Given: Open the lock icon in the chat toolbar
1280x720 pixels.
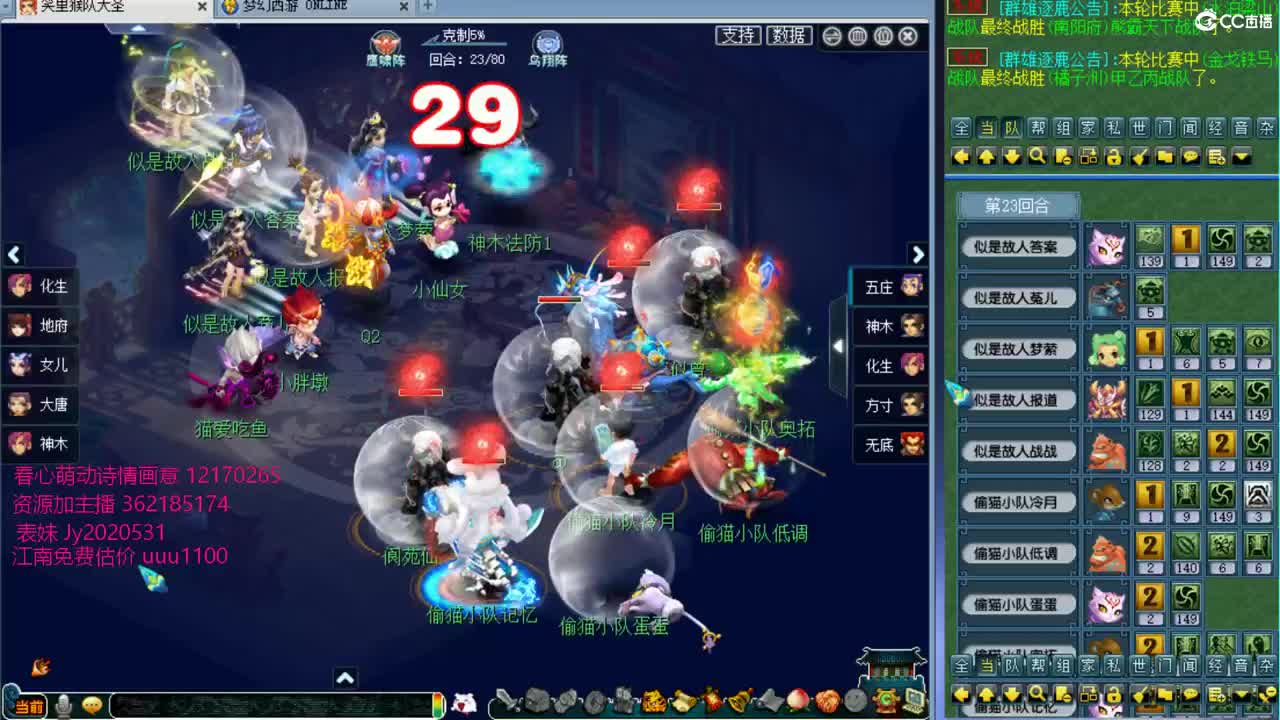Looking at the screenshot, I should point(1112,156).
